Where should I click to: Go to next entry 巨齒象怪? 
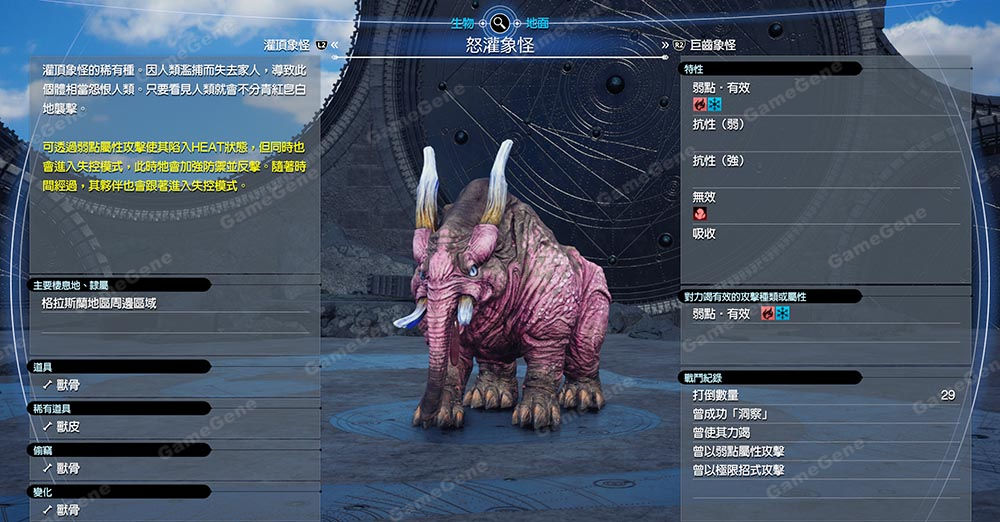[712, 46]
